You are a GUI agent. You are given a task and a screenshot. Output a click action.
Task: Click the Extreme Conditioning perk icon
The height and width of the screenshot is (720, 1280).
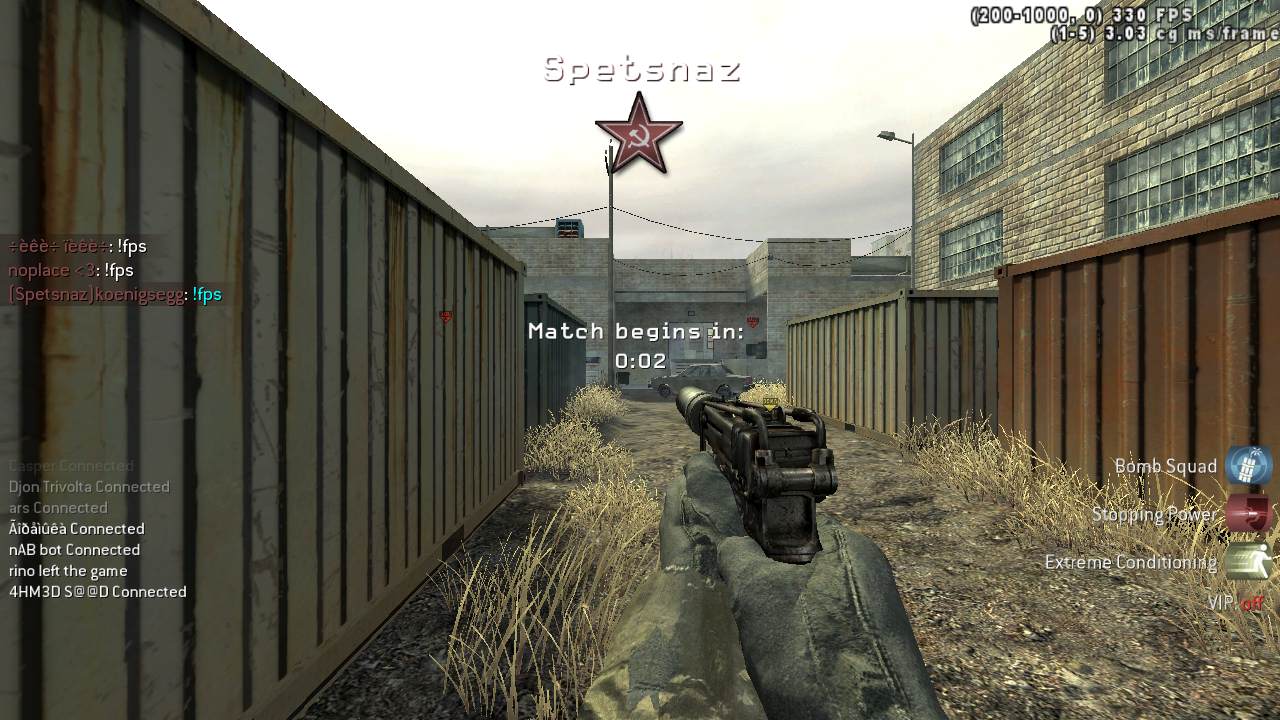(x=1248, y=562)
